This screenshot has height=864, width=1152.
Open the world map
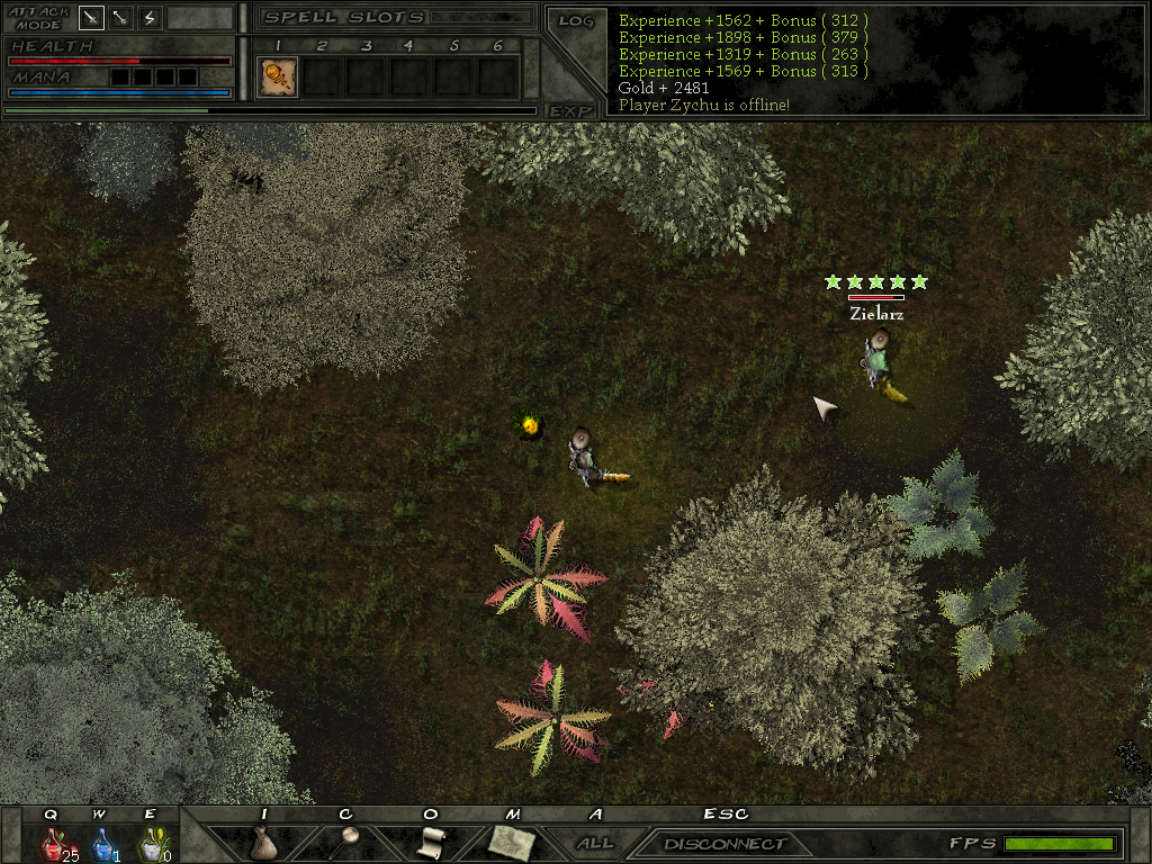(x=511, y=842)
